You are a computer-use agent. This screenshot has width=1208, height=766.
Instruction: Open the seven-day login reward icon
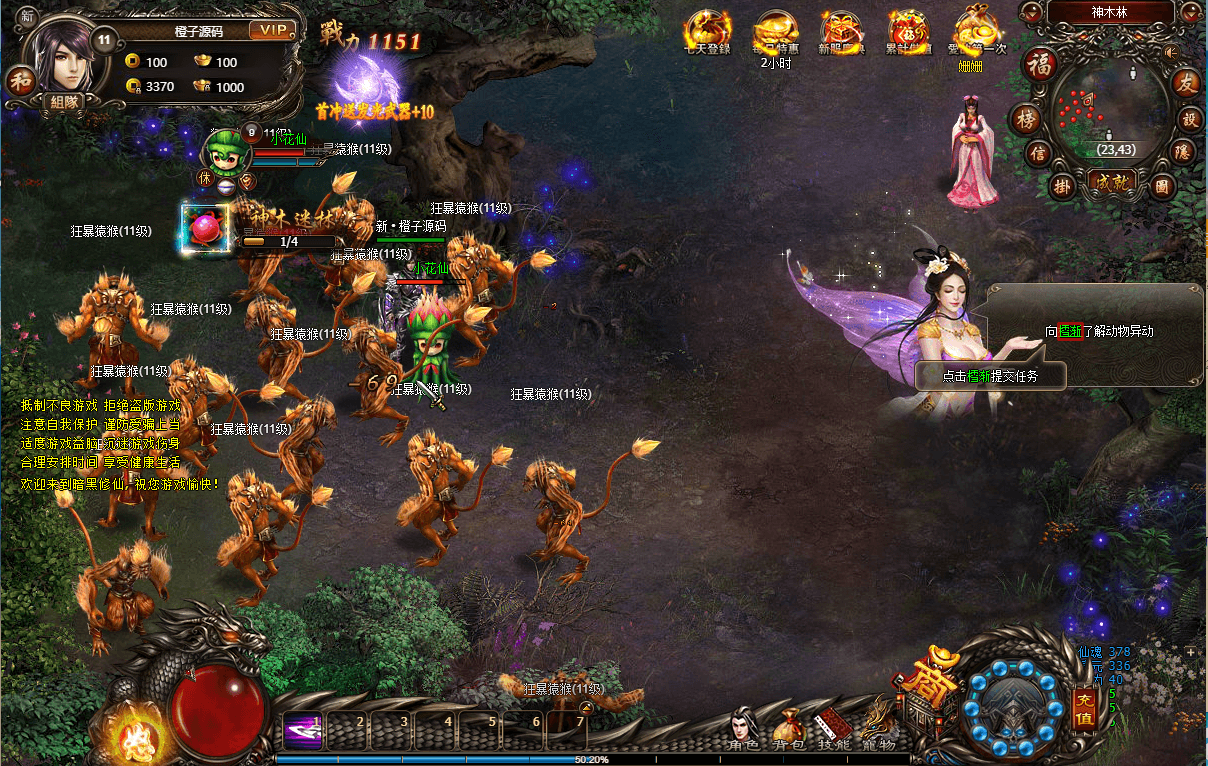[706, 31]
